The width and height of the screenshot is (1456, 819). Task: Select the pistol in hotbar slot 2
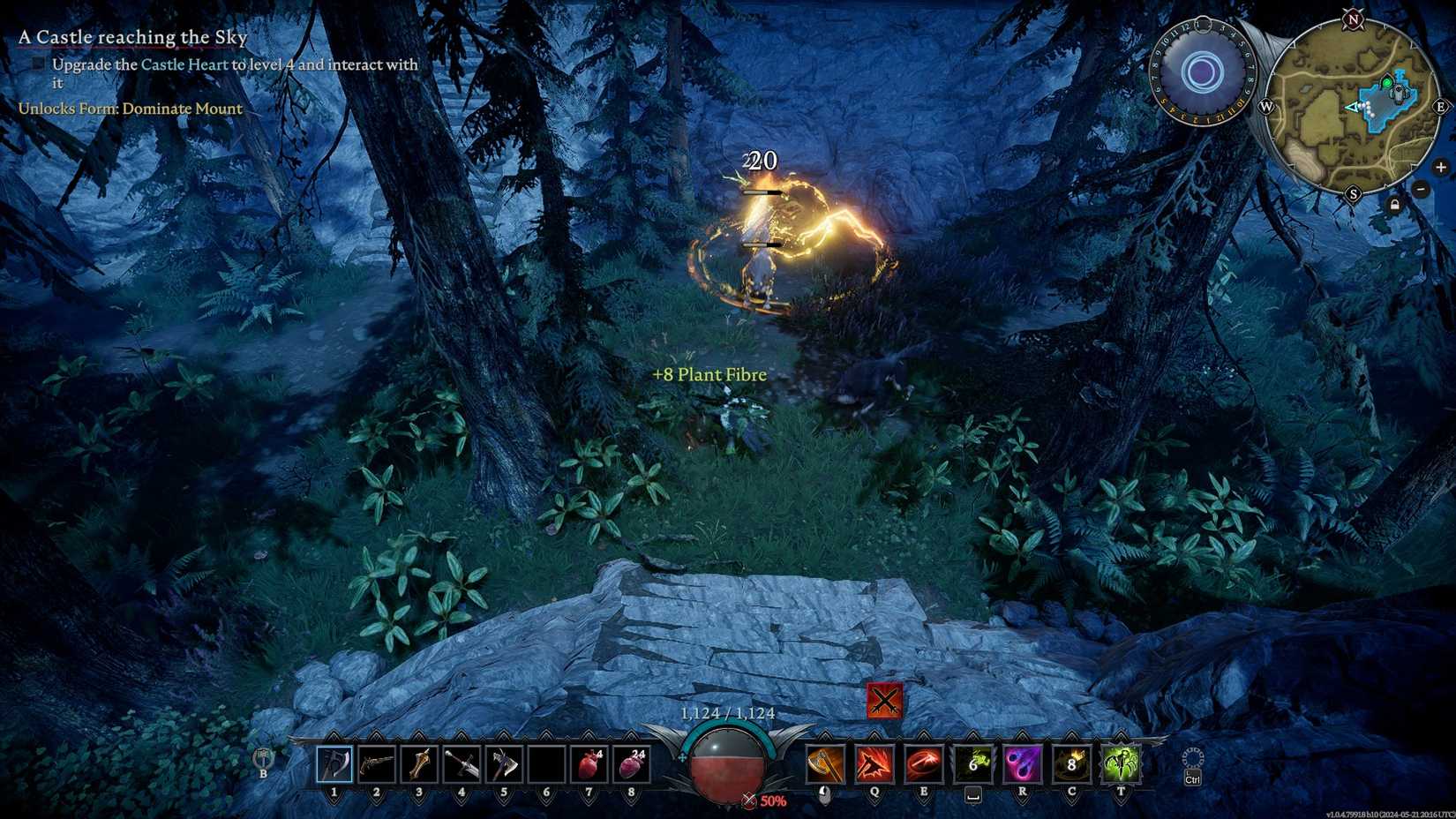(x=376, y=764)
